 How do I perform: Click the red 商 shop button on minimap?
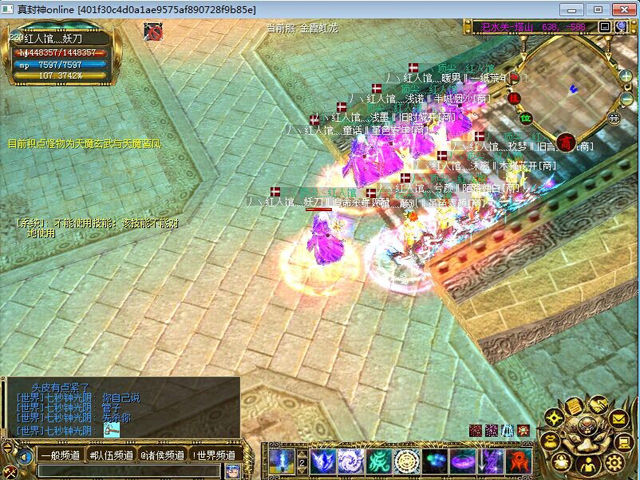tap(566, 142)
